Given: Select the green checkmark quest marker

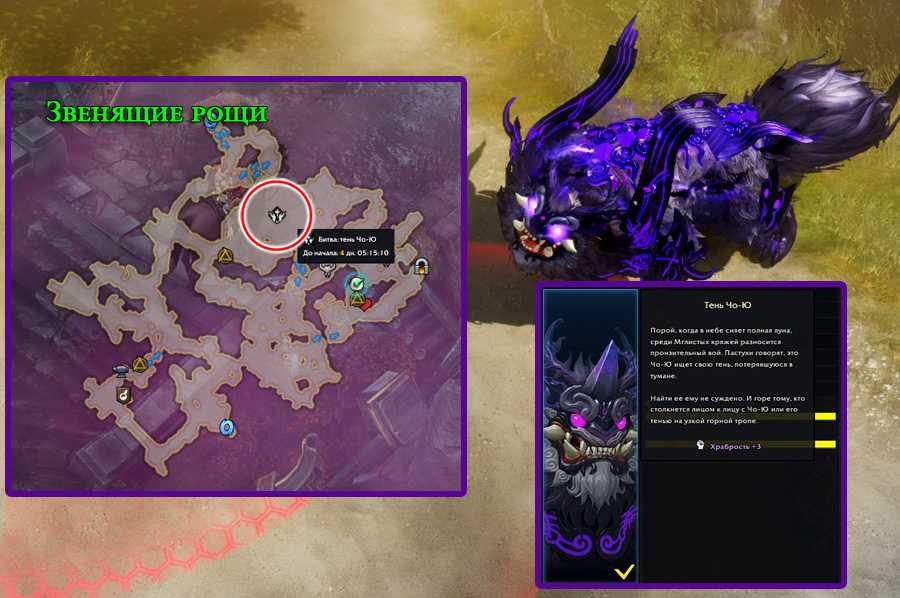Looking at the screenshot, I should click(356, 285).
